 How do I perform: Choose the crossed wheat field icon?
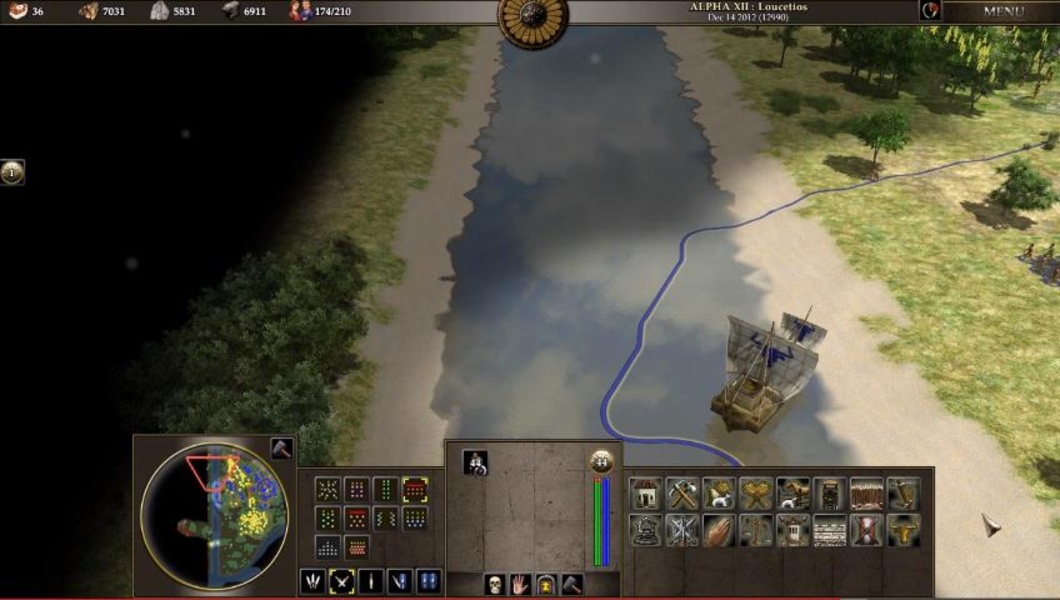coord(756,492)
